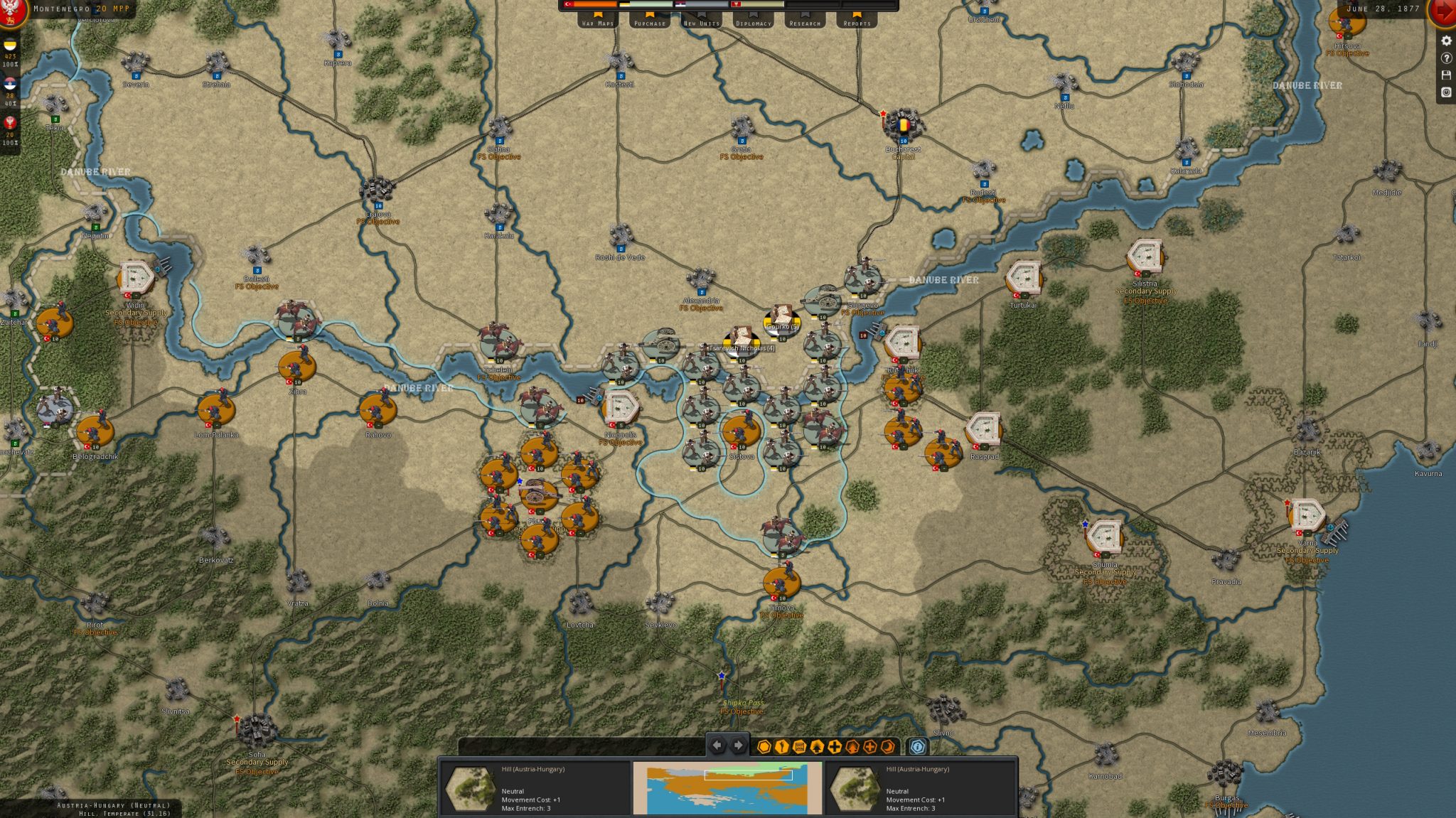Click the blue information button
The height and width of the screenshot is (818, 1456).
(918, 747)
